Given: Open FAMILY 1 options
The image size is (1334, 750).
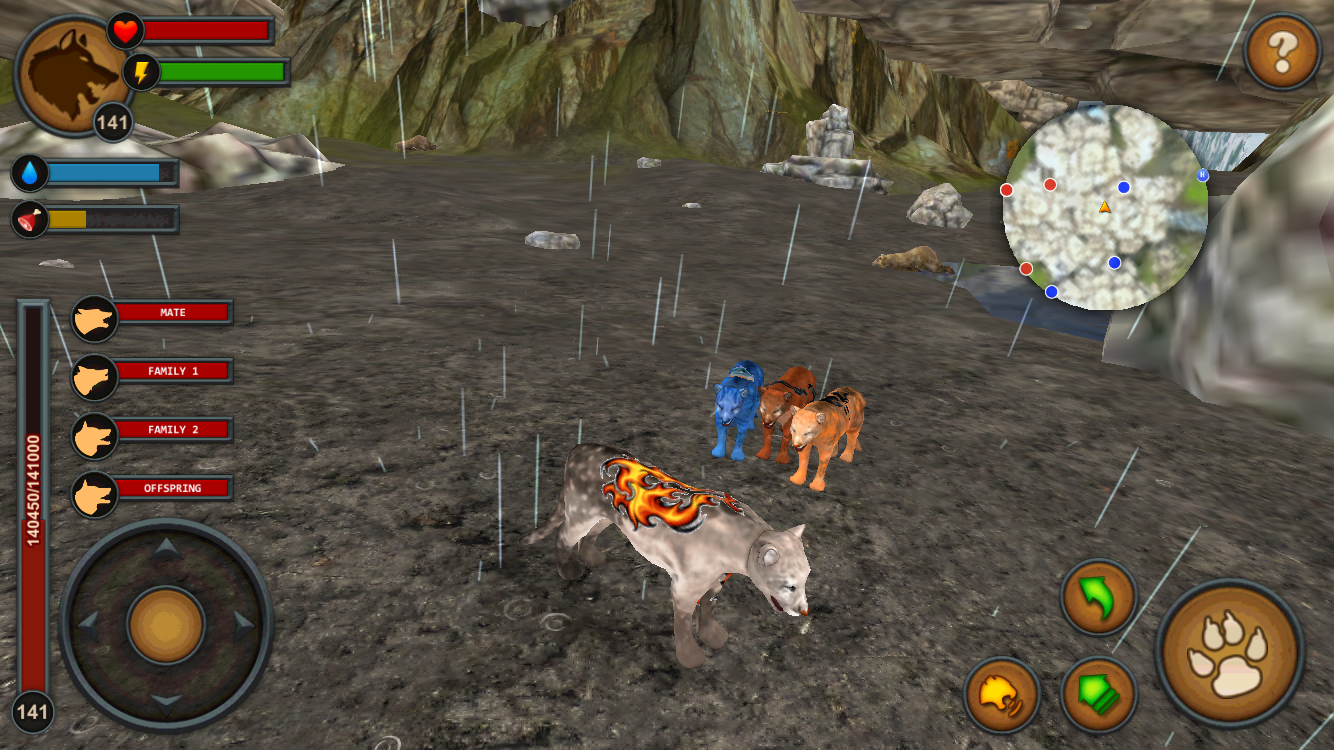Looking at the screenshot, I should [x=175, y=371].
